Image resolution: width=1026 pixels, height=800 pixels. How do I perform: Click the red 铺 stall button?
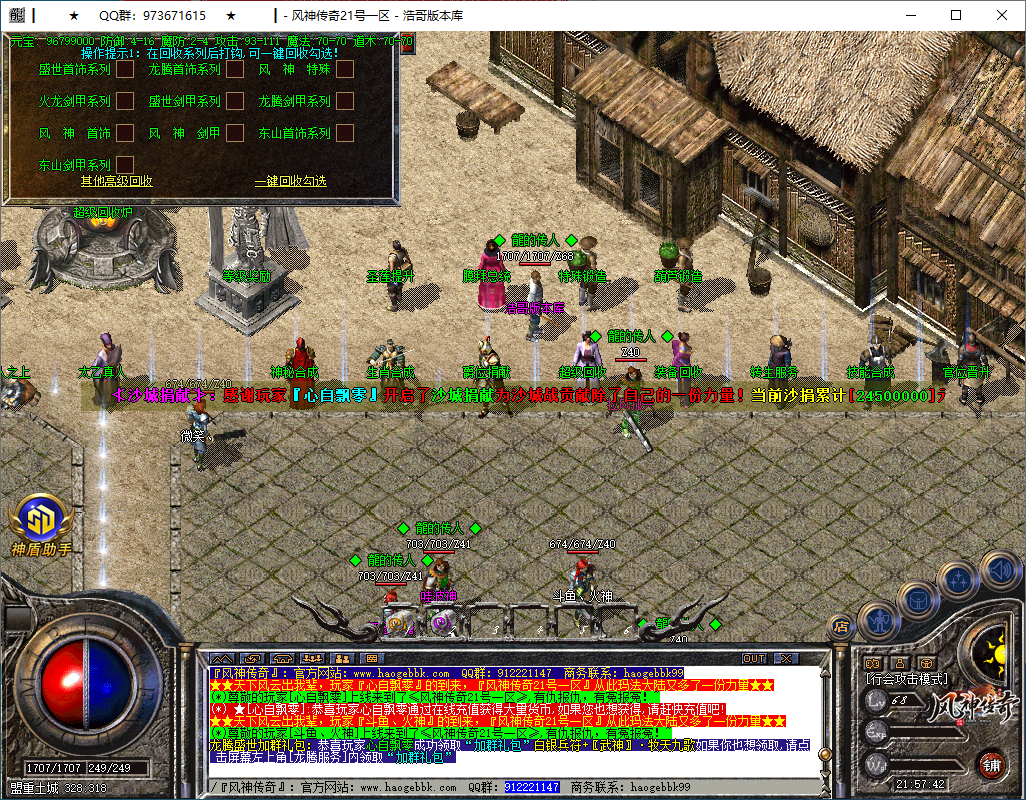click(991, 765)
